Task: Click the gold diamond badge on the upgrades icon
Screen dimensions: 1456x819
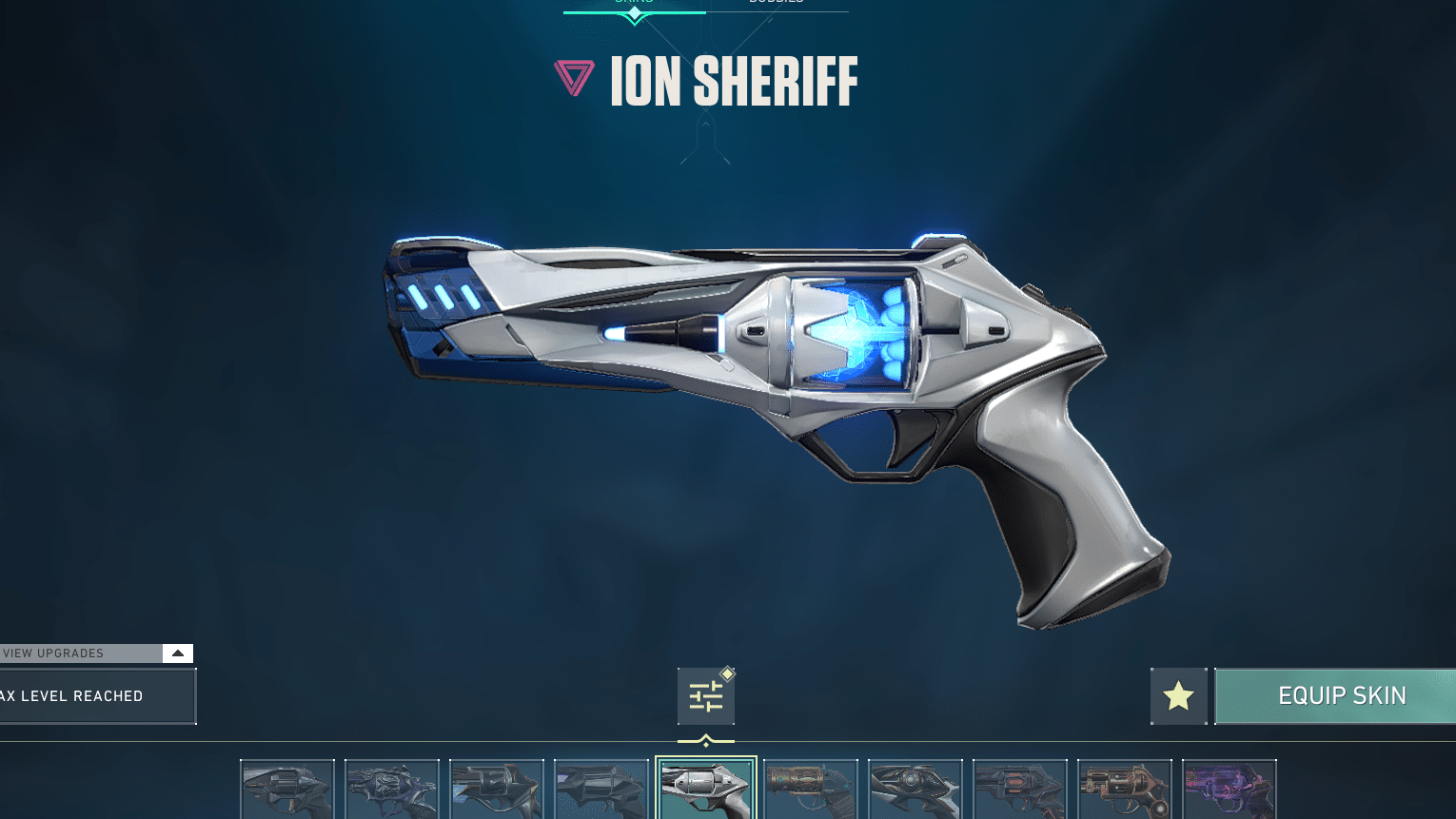Action: coord(727,673)
